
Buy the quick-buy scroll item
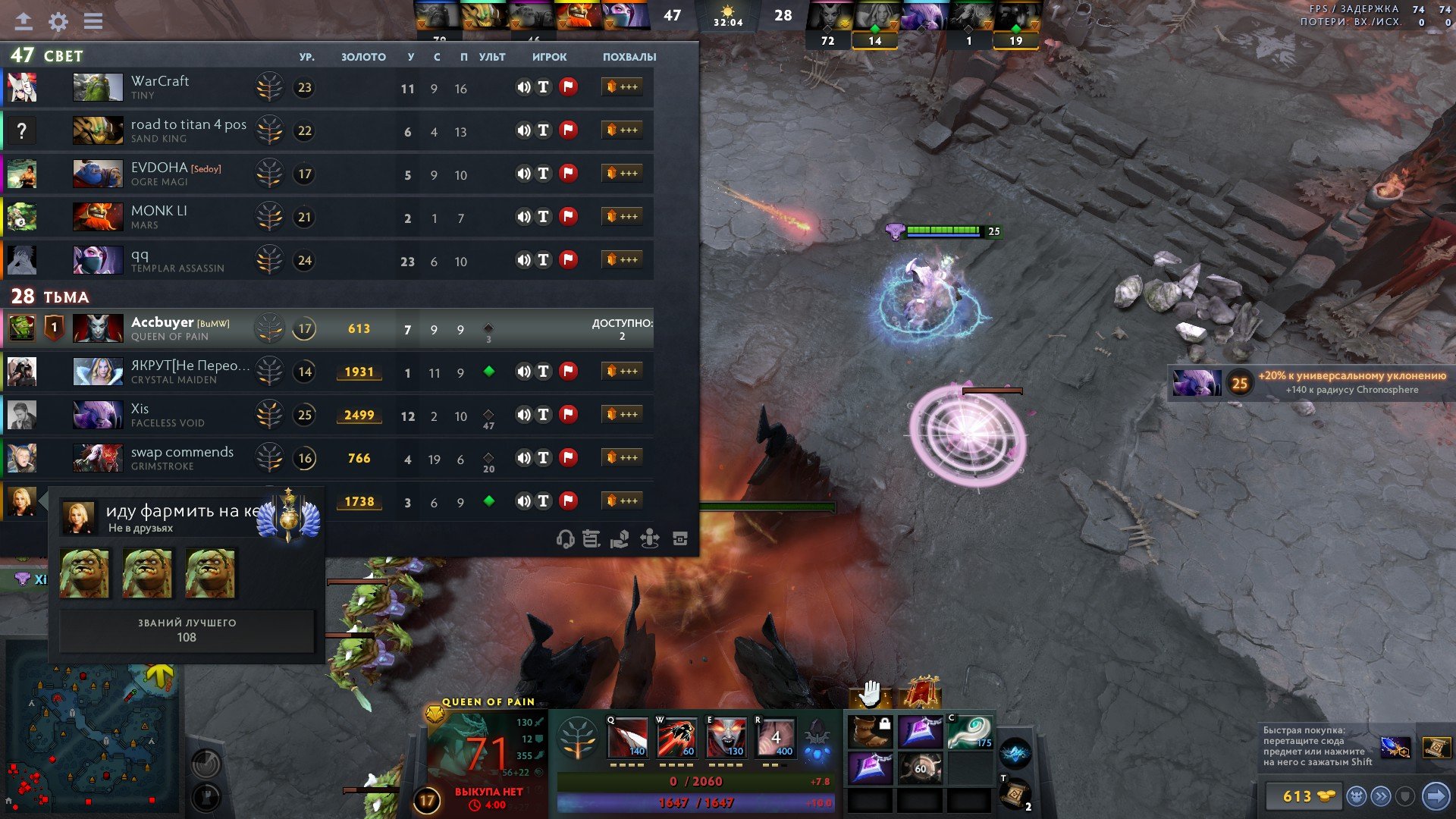[1436, 747]
